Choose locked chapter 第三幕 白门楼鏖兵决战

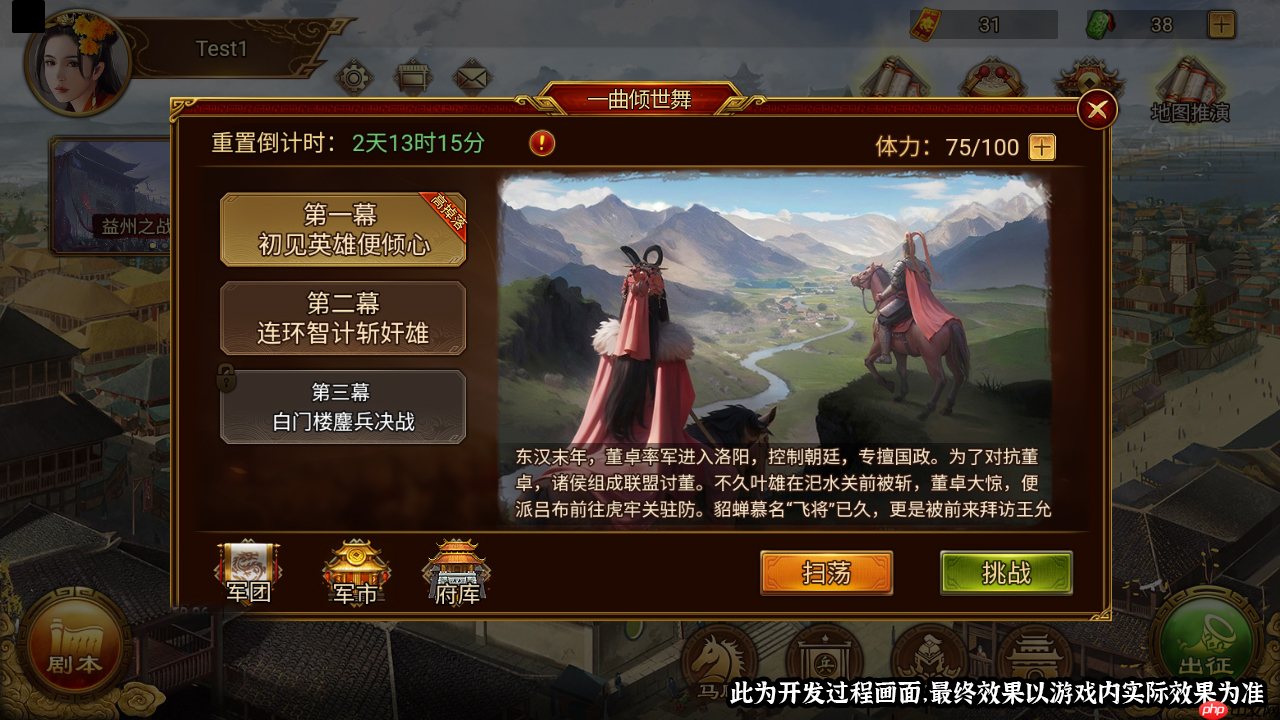click(343, 406)
